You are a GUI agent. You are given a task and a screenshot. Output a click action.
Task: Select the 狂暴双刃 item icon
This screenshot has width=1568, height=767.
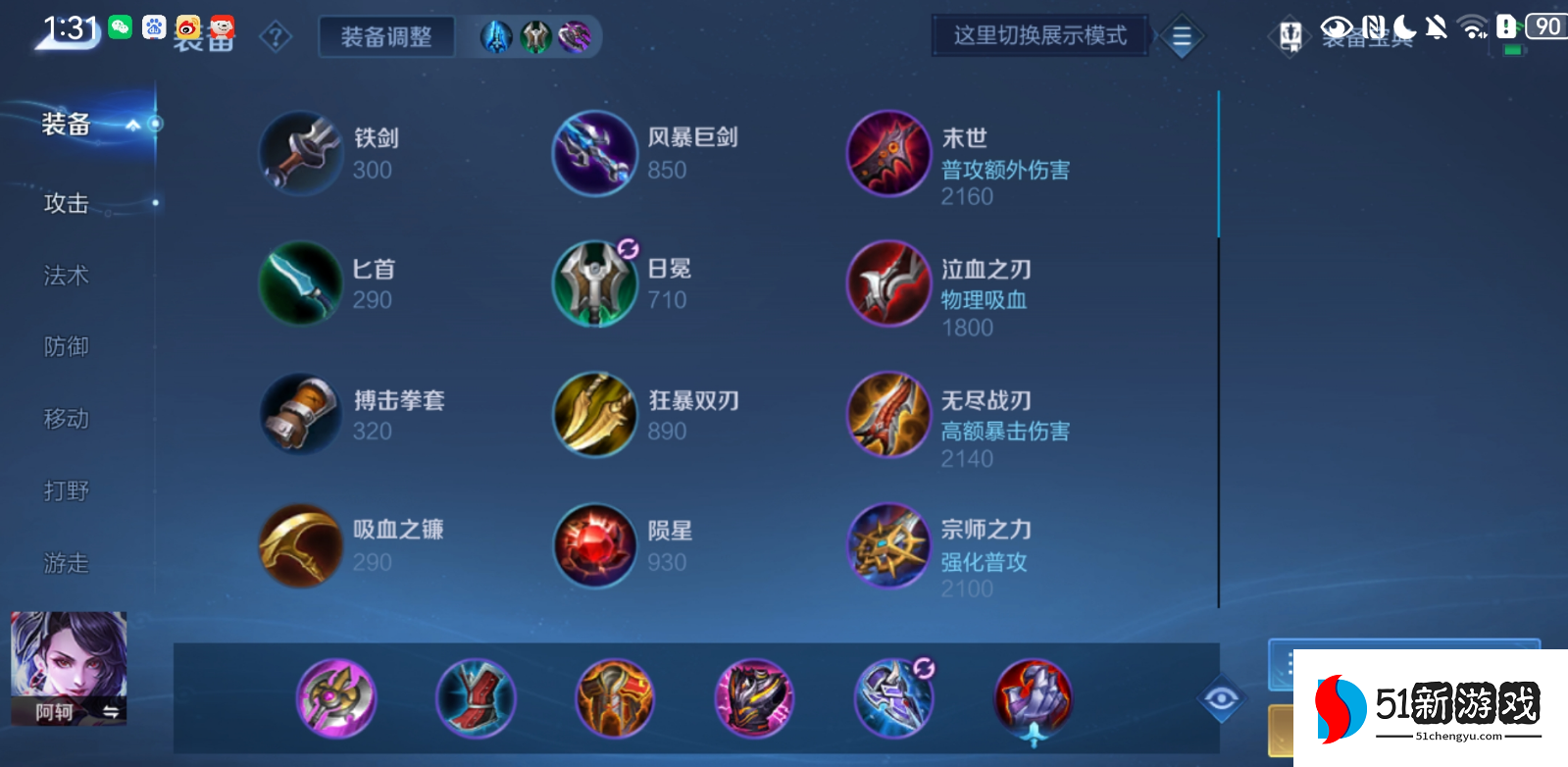click(x=593, y=415)
